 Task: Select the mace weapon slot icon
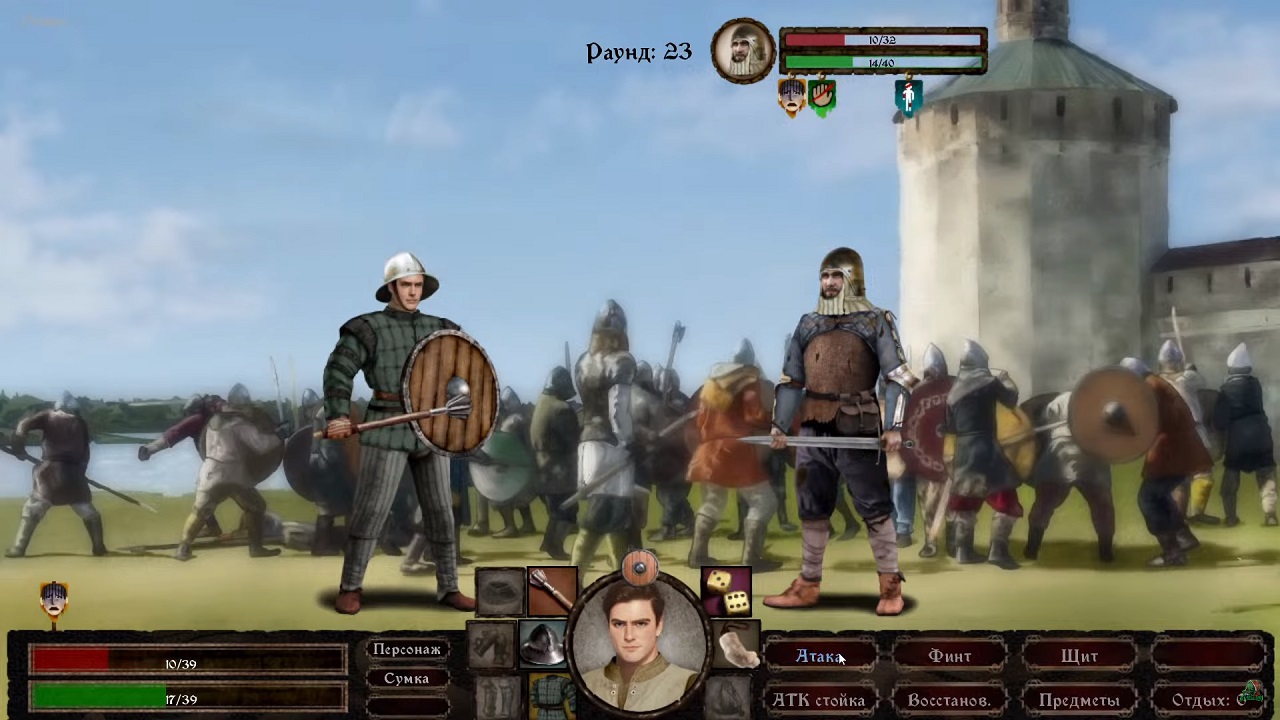click(552, 590)
